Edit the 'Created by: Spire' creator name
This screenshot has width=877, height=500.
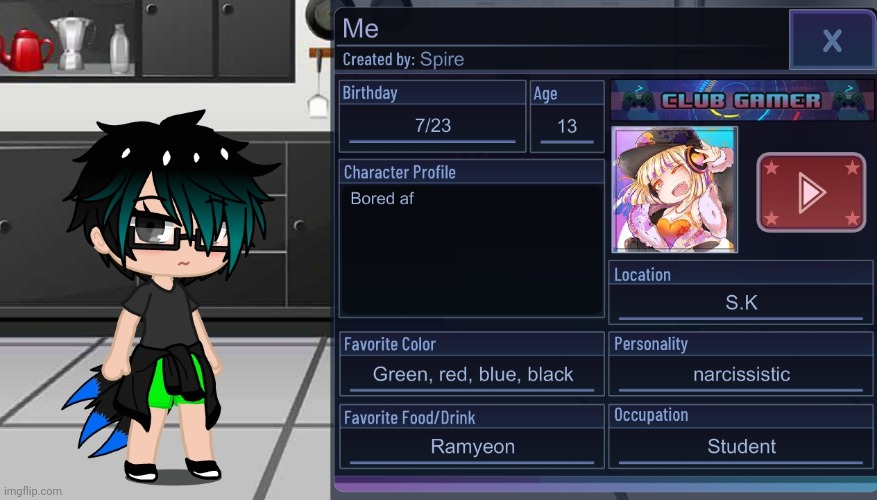click(x=441, y=59)
